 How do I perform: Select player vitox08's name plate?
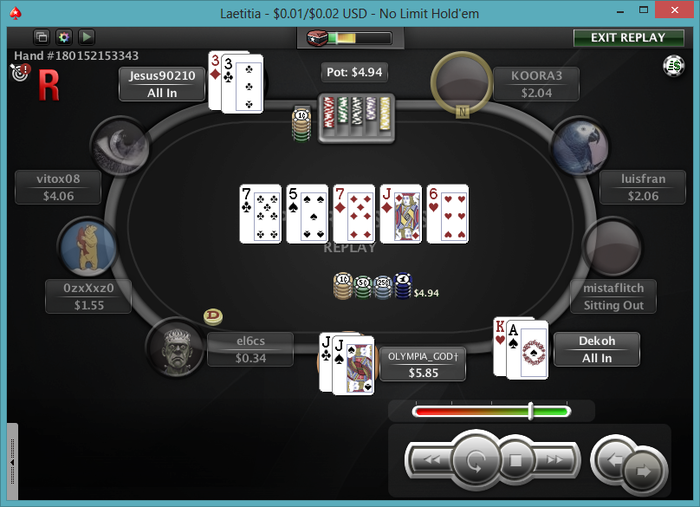click(x=58, y=188)
